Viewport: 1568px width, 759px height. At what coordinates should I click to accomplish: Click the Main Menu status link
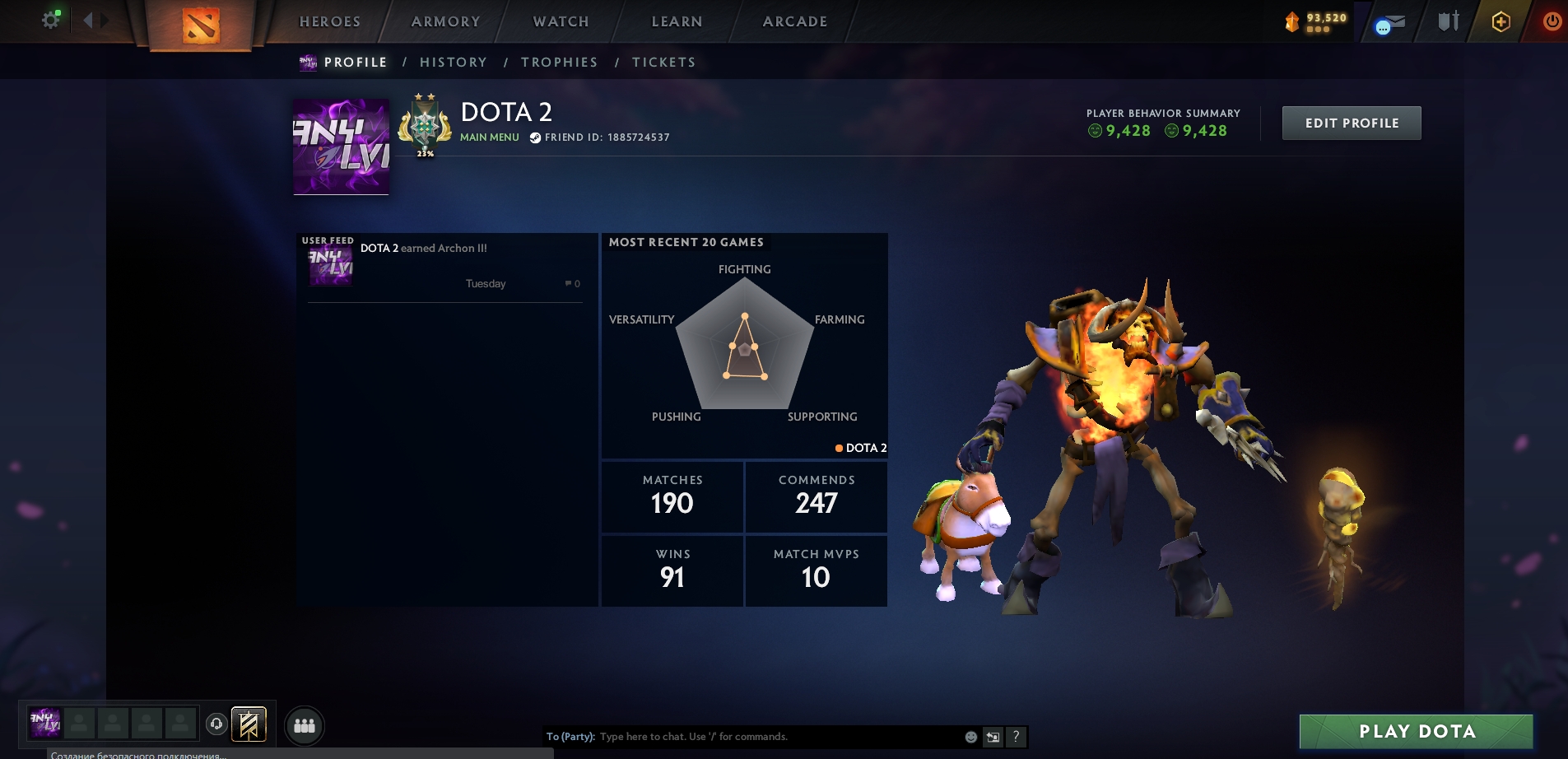click(x=490, y=137)
